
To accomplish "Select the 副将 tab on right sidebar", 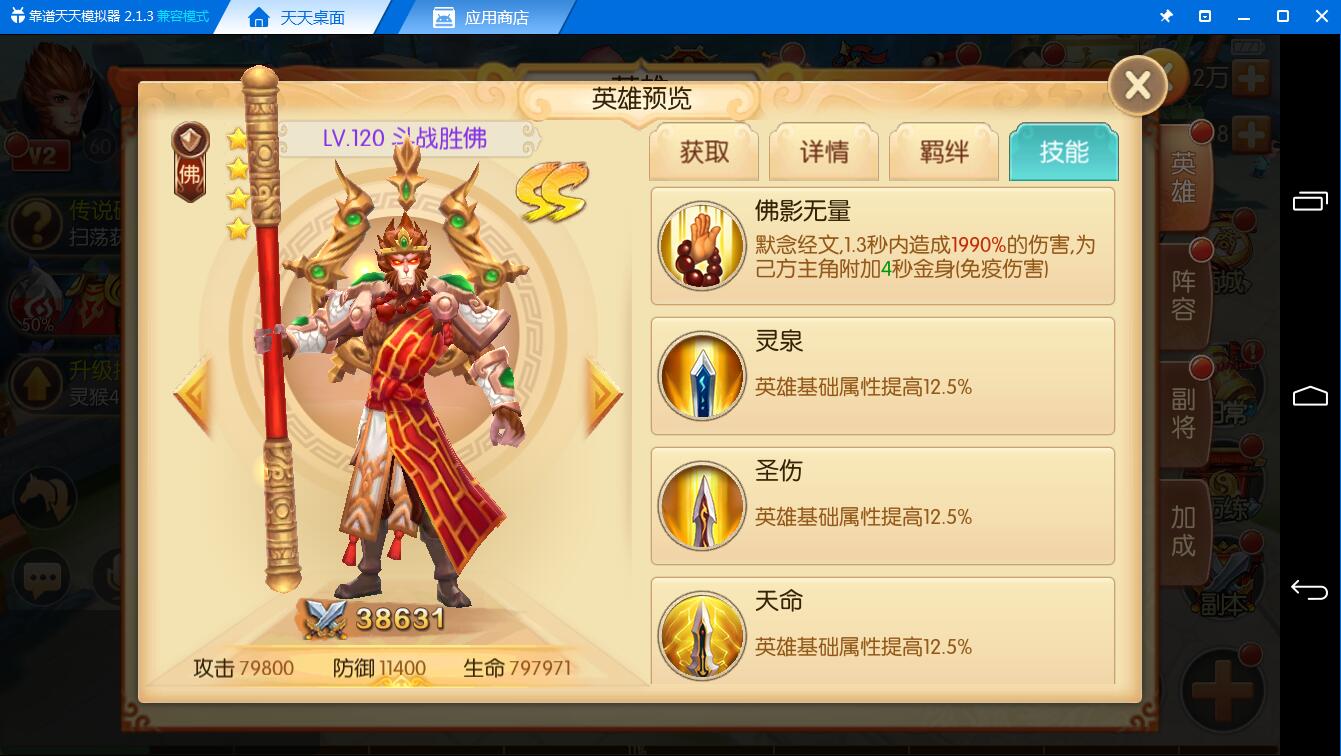I will [1183, 411].
